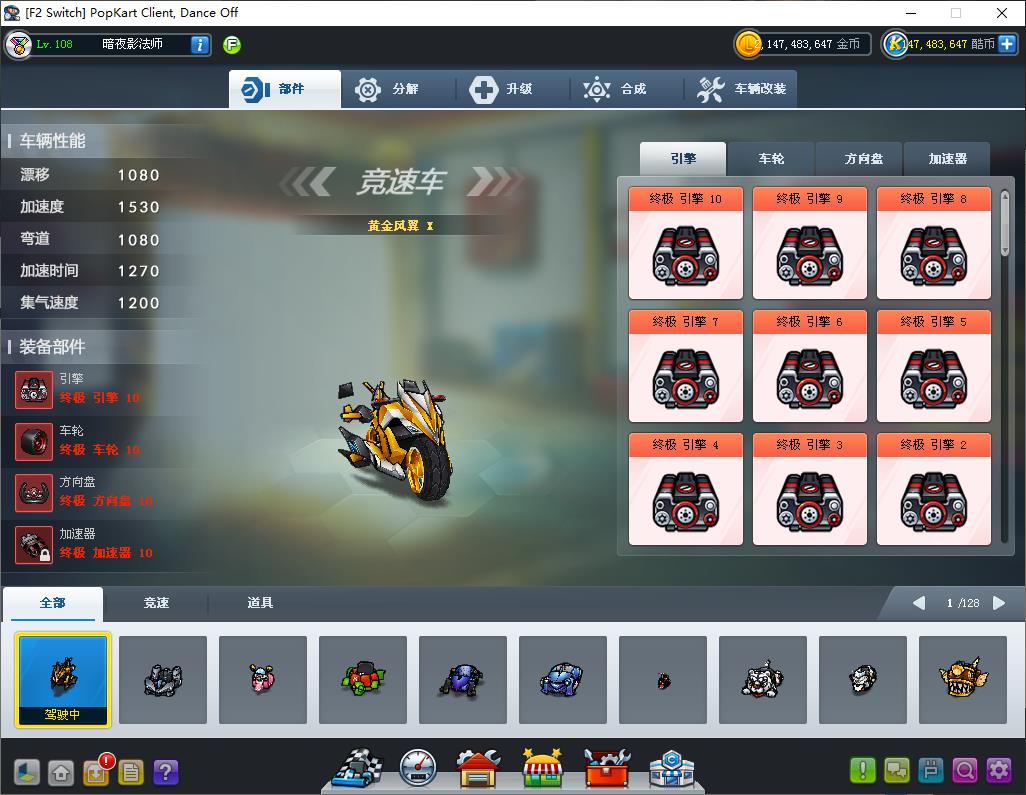This screenshot has height=795, width=1026.
Task: Show the 车轮 wheel parts list
Action: [x=771, y=159]
